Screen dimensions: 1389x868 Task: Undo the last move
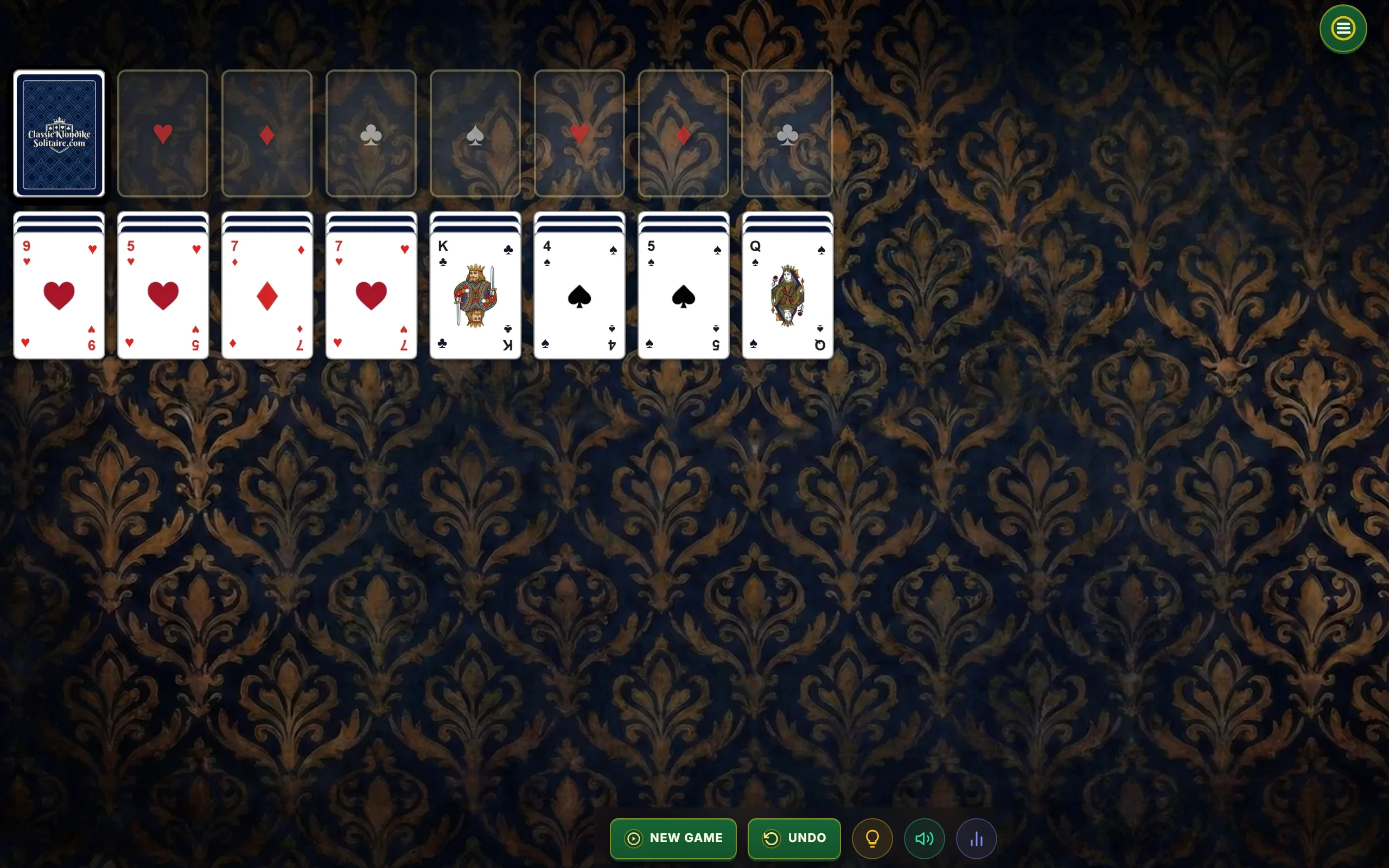(794, 838)
